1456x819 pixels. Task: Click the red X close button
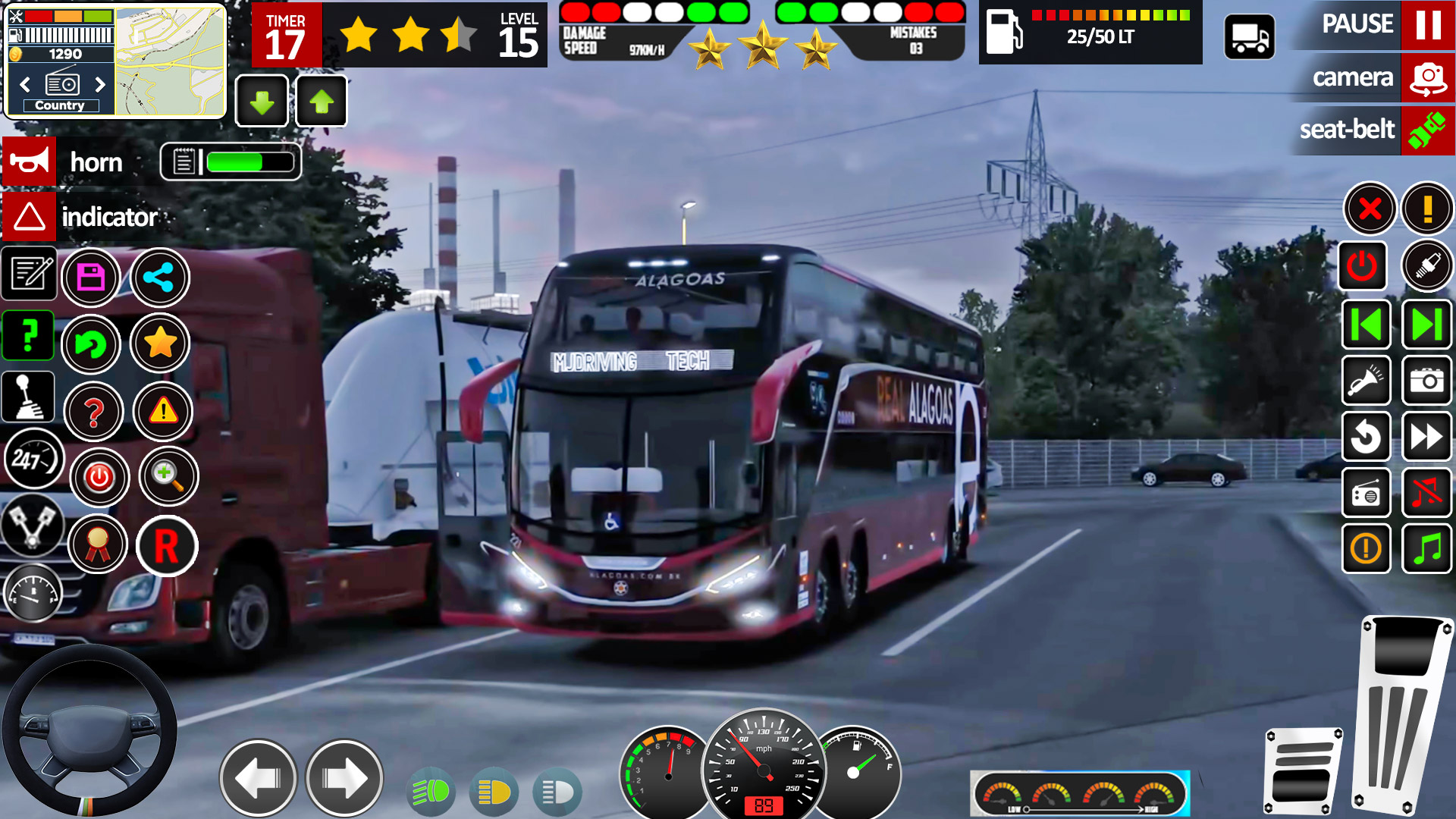click(x=1370, y=209)
